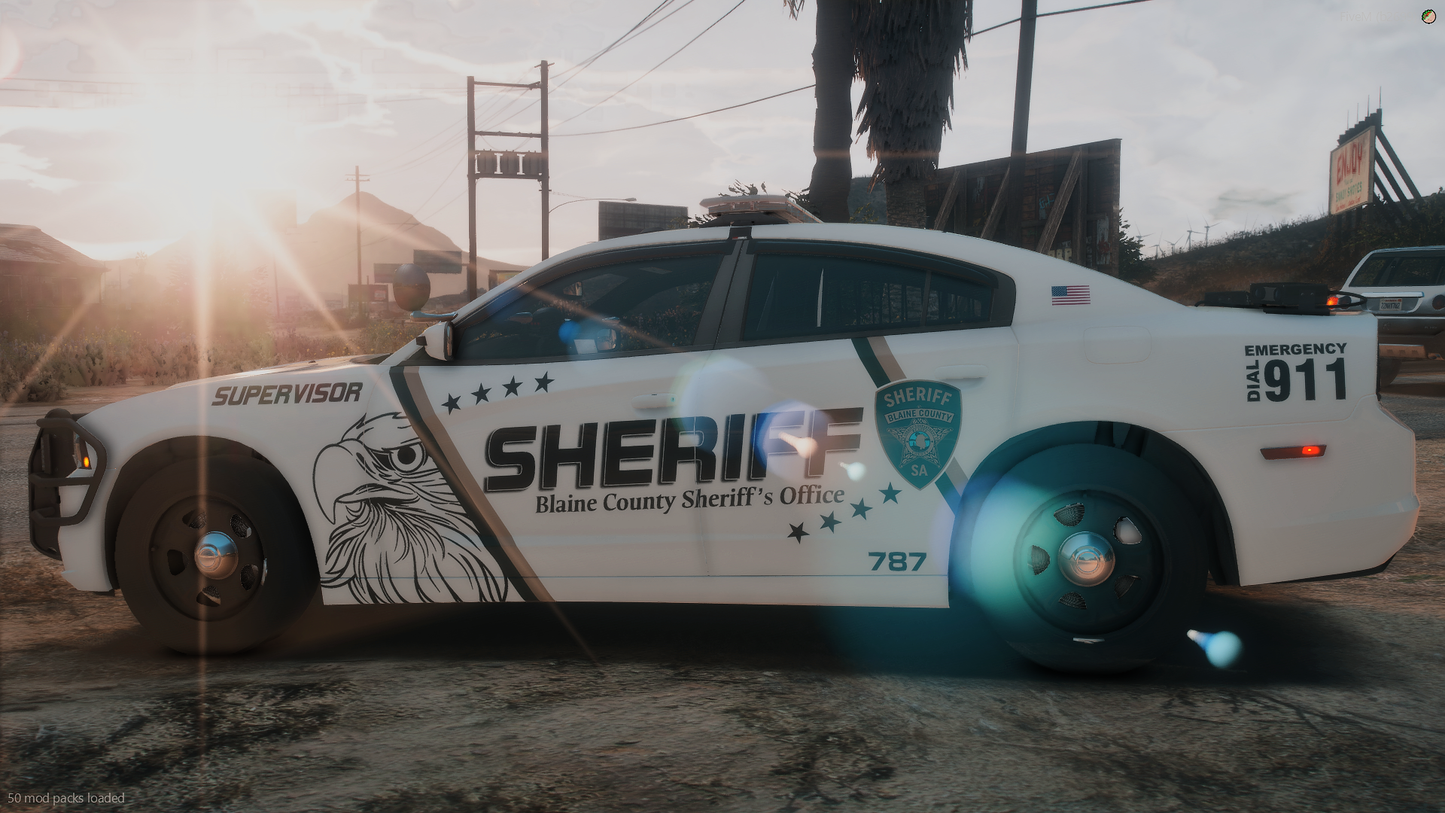This screenshot has width=1445, height=813.
Task: Click the taco overlay icon
Action: (x=1428, y=16)
